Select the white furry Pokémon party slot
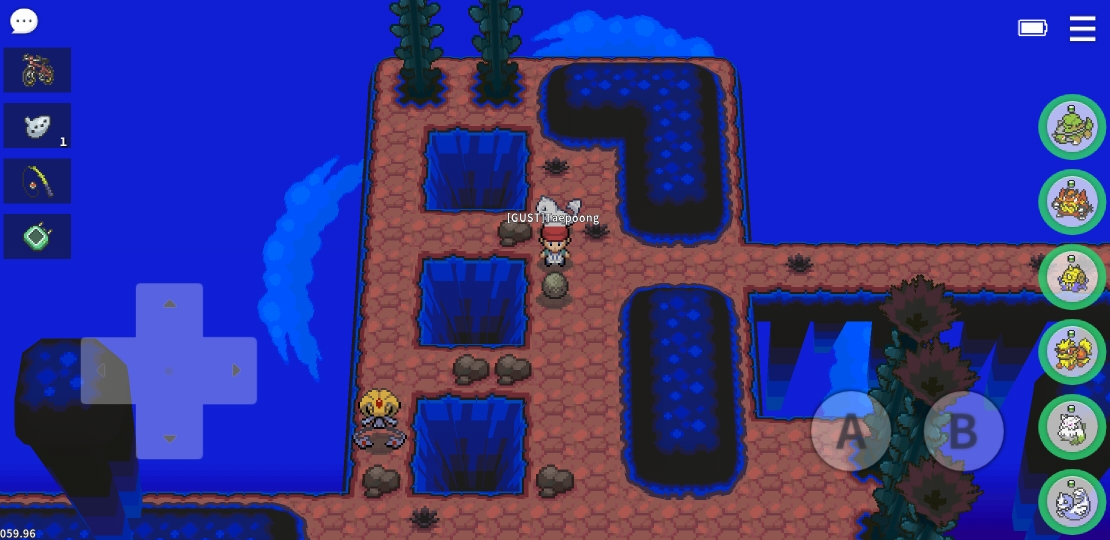This screenshot has width=1110, height=540. tap(1072, 427)
